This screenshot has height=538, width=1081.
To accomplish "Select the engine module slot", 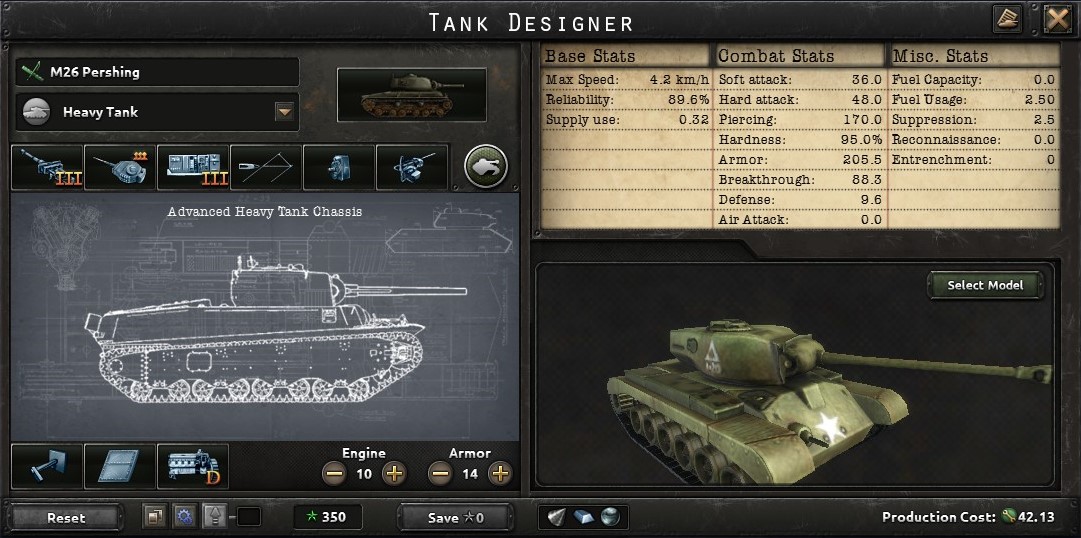I will 193,467.
